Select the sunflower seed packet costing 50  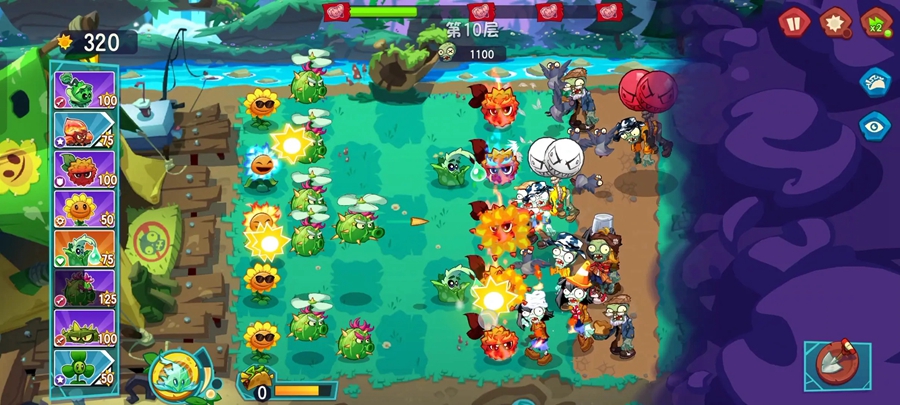tap(86, 208)
